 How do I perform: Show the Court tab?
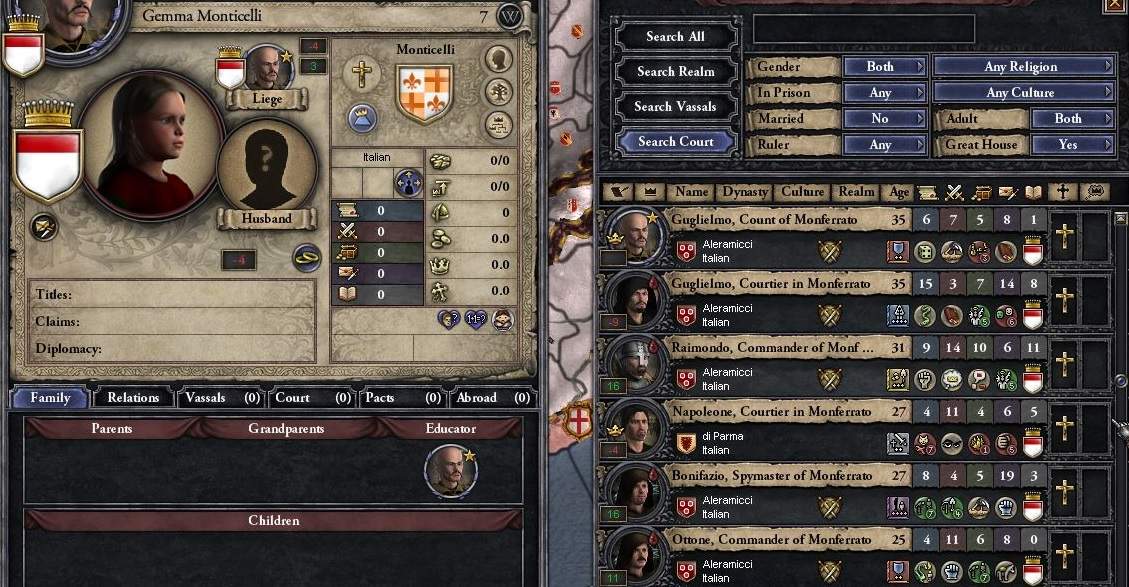coord(312,398)
